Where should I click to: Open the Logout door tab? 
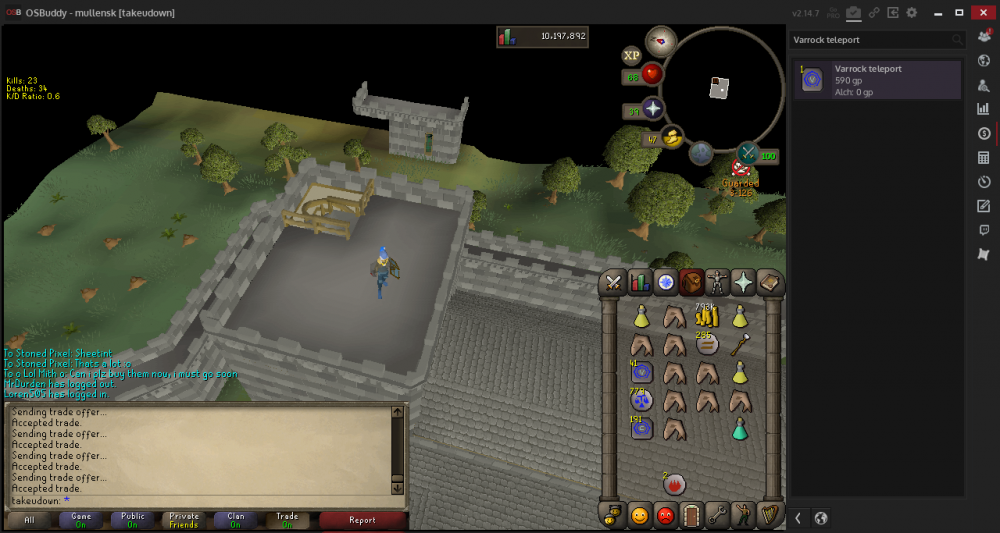(x=691, y=516)
